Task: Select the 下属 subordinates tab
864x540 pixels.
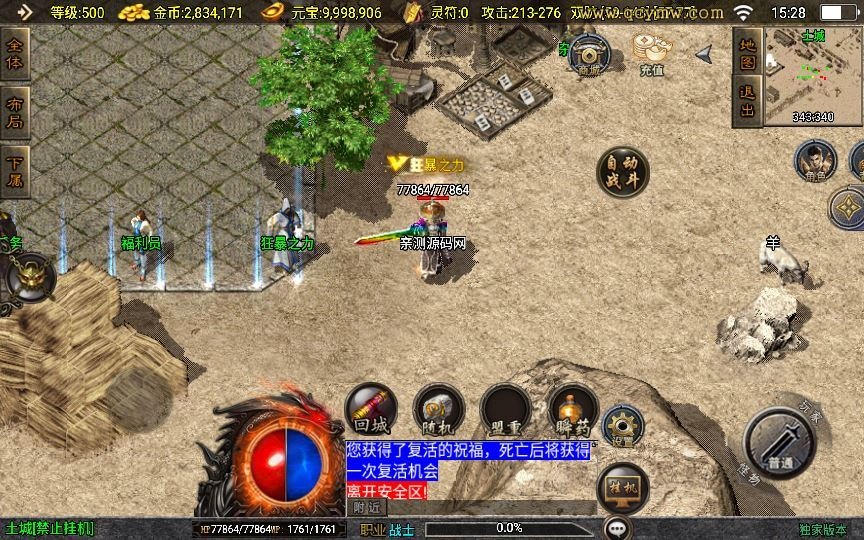Action: point(15,169)
